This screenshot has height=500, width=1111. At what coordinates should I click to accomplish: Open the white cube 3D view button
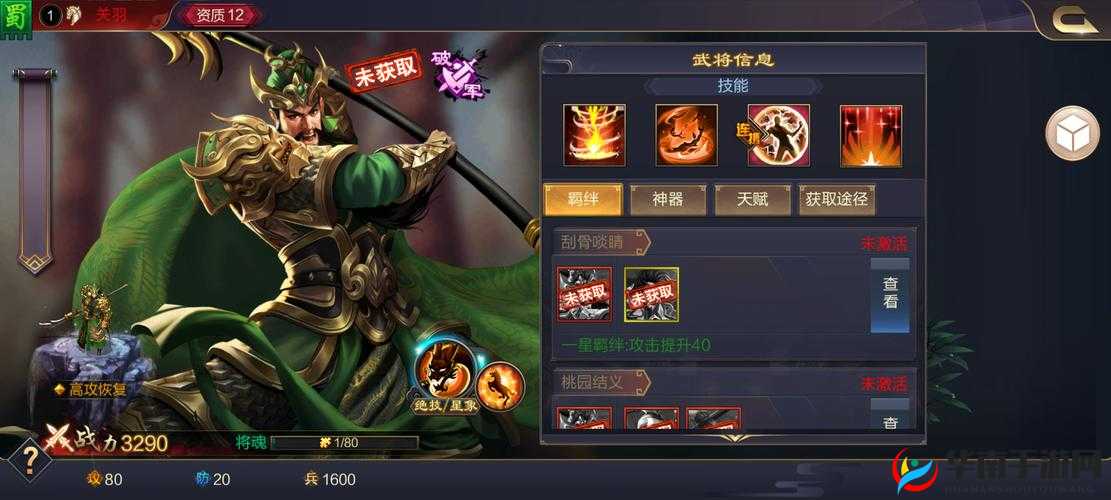coord(1072,134)
